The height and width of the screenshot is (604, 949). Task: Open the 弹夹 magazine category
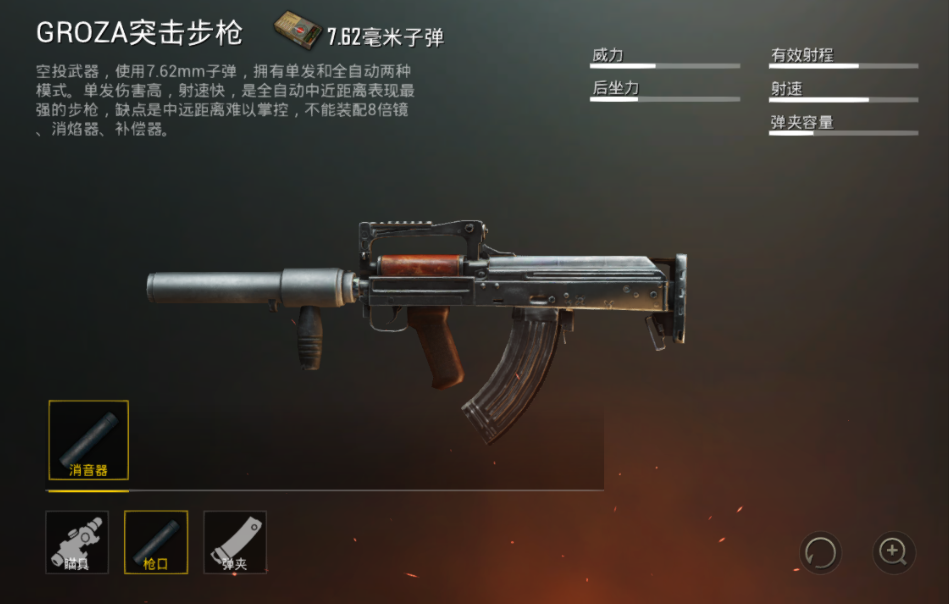(235, 542)
